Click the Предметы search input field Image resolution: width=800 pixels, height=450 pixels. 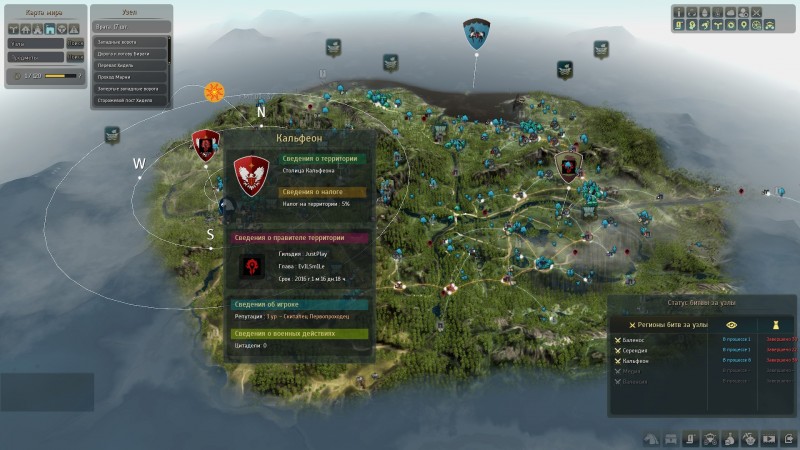point(37,59)
